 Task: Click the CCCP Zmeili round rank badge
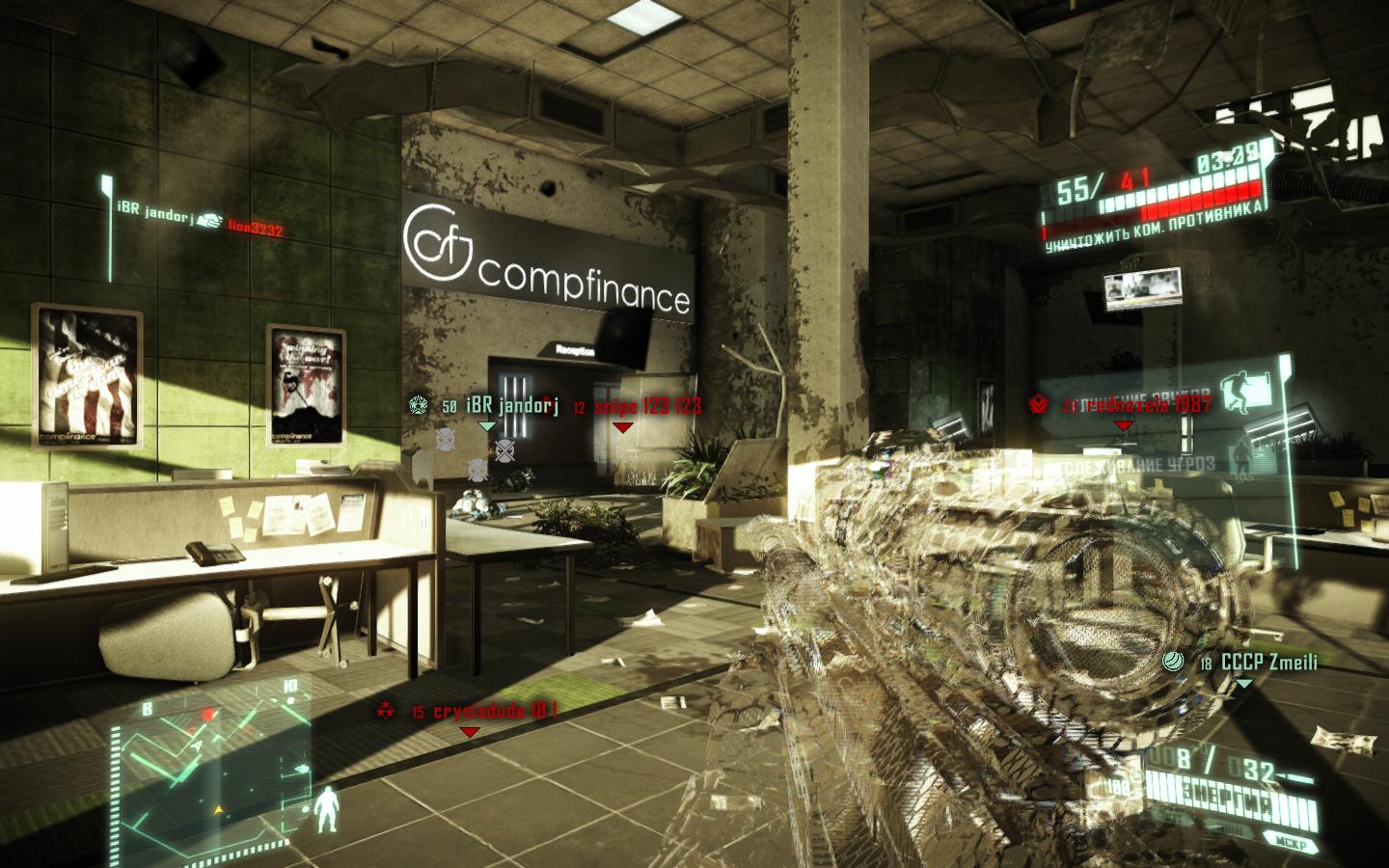(x=1174, y=662)
